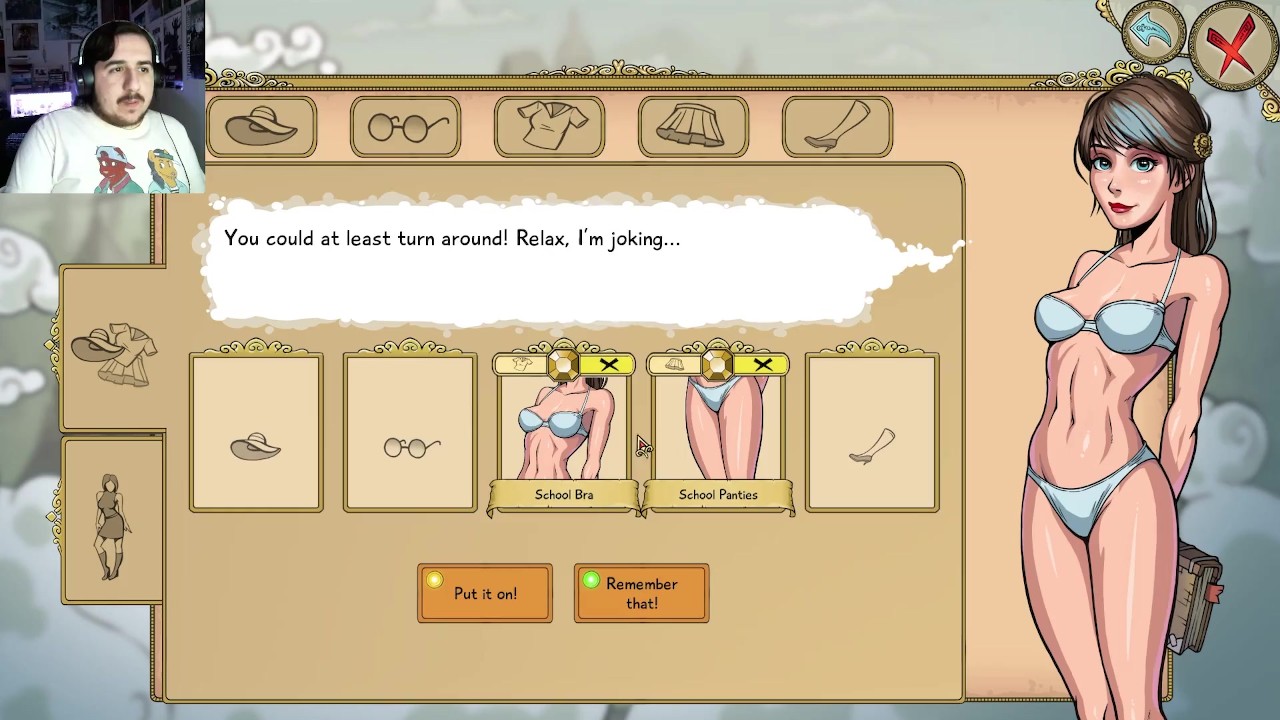Image resolution: width=1280 pixels, height=720 pixels.
Task: Choose the skirt category tab
Action: point(693,127)
